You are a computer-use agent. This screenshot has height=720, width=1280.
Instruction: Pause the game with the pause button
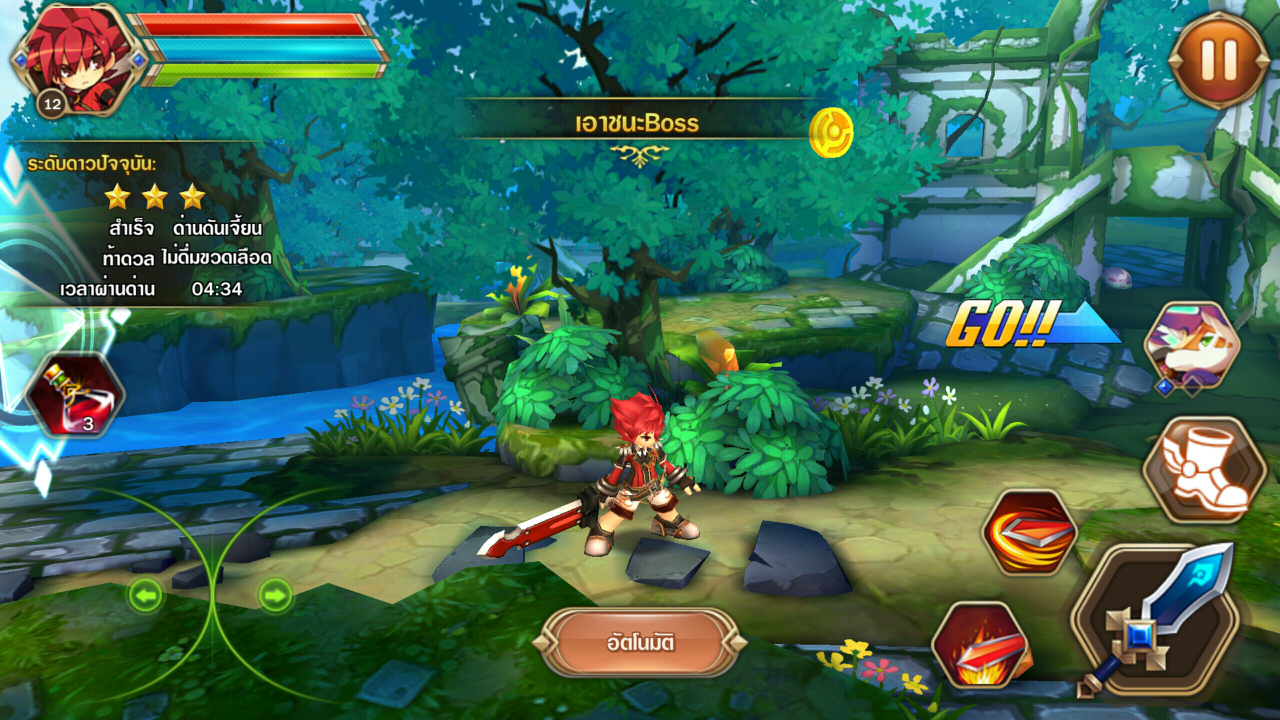1218,60
